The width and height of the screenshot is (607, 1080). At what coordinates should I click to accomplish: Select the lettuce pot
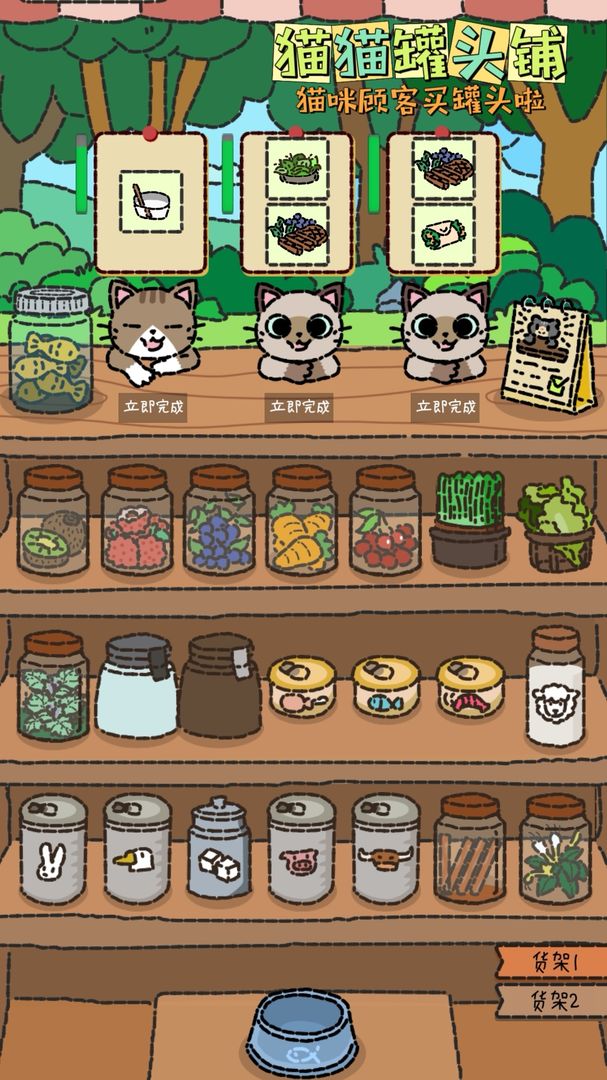pyautogui.click(x=556, y=522)
